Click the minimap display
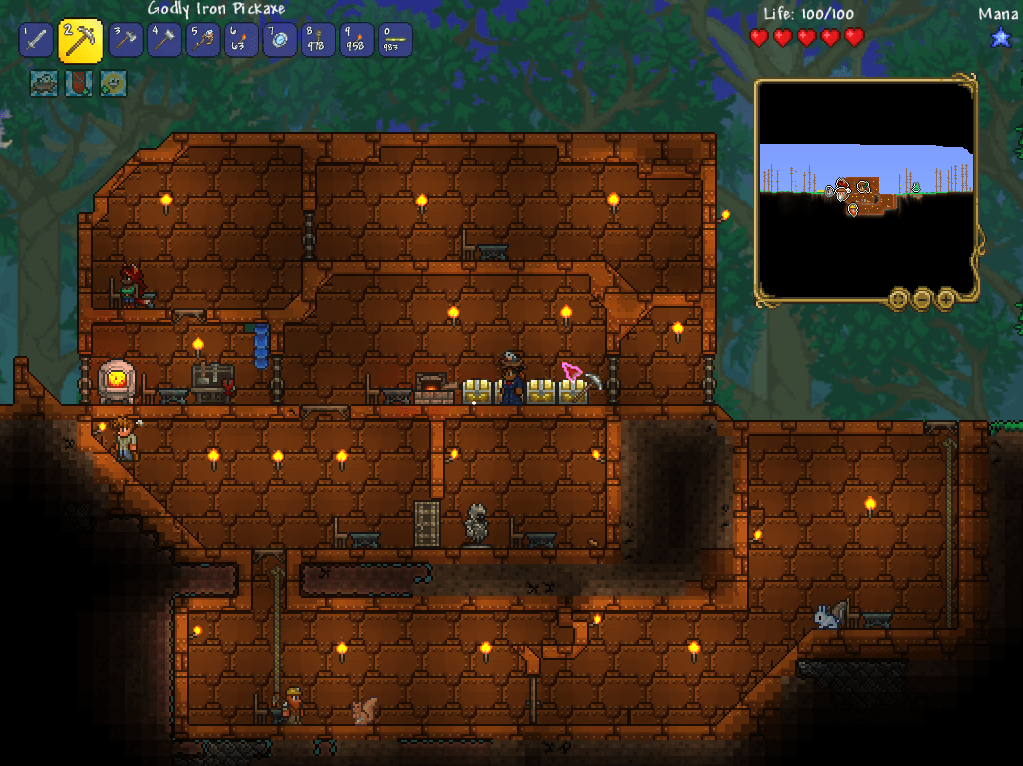This screenshot has height=766, width=1023. (x=865, y=188)
